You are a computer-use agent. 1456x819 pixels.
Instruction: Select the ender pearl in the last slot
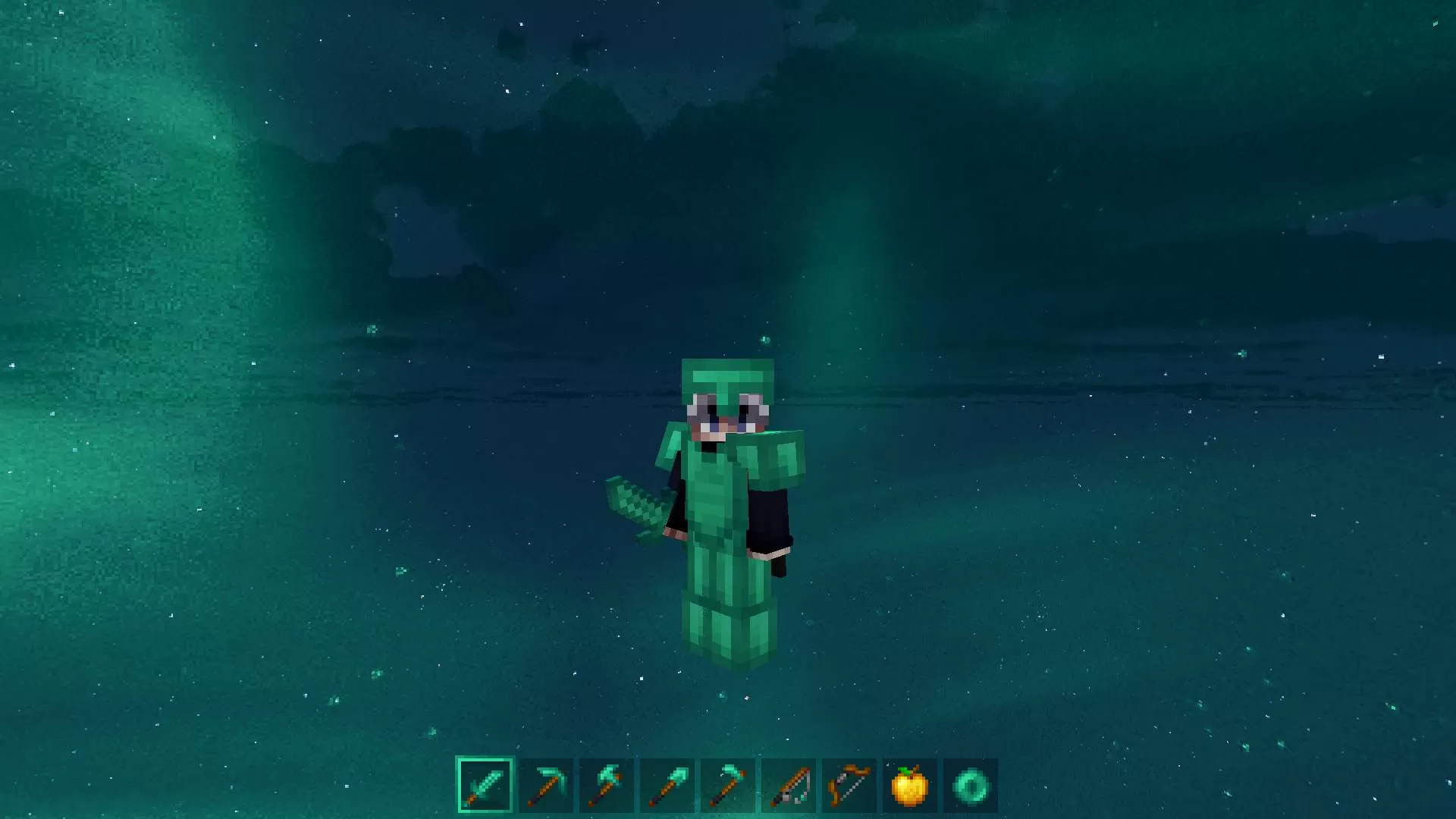(970, 786)
